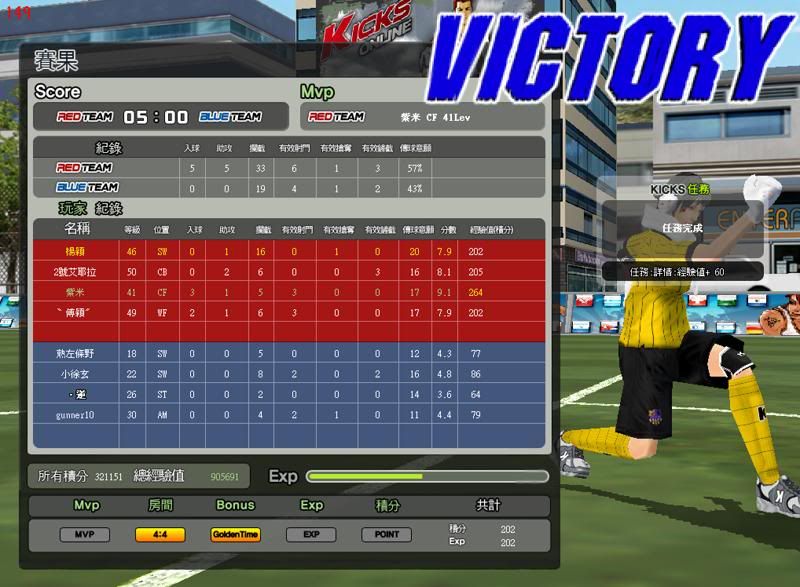Click the mission detail reward text
Screen dimensions: 800x587
[678, 271]
